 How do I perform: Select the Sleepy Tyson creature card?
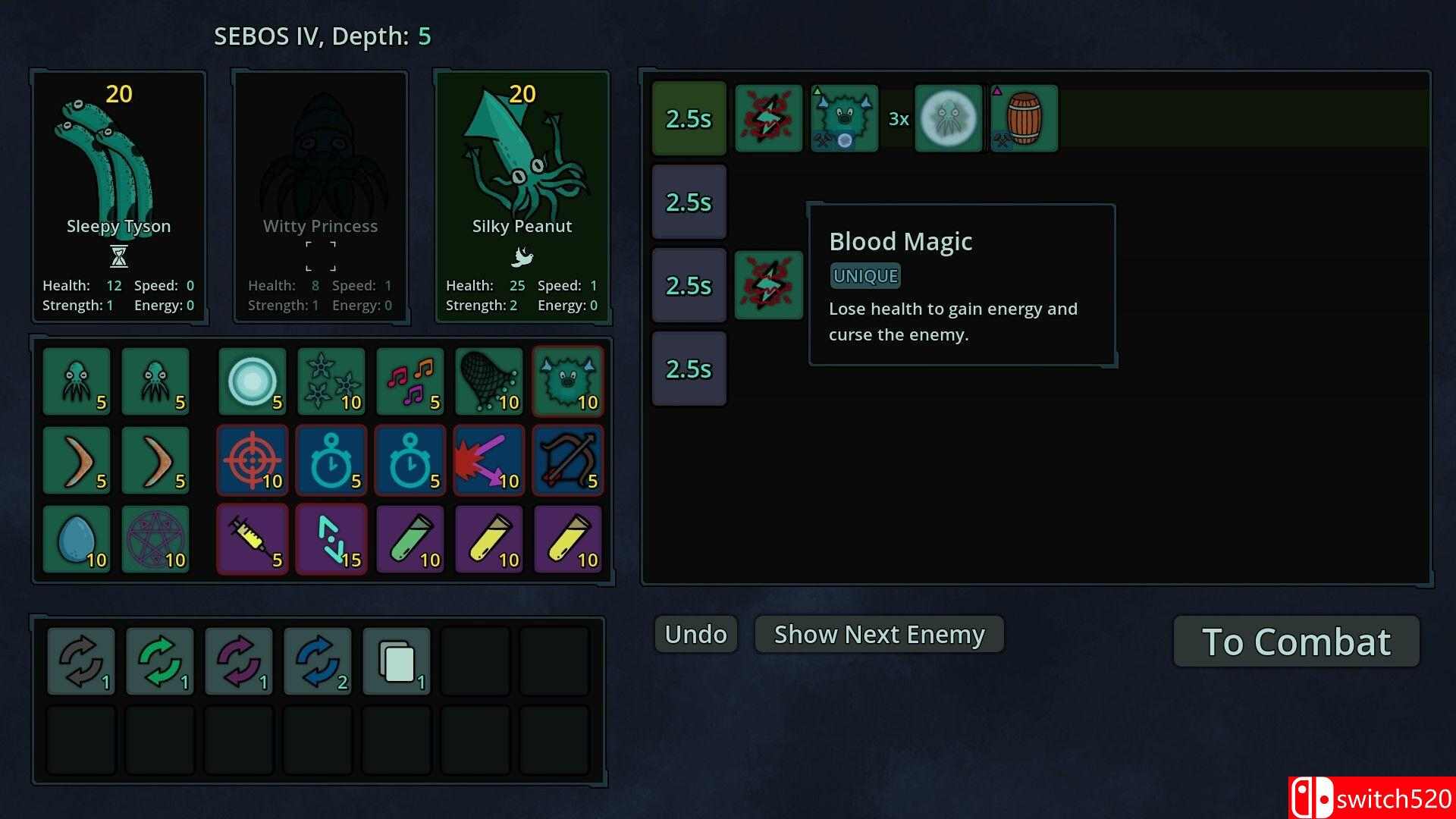pyautogui.click(x=118, y=196)
